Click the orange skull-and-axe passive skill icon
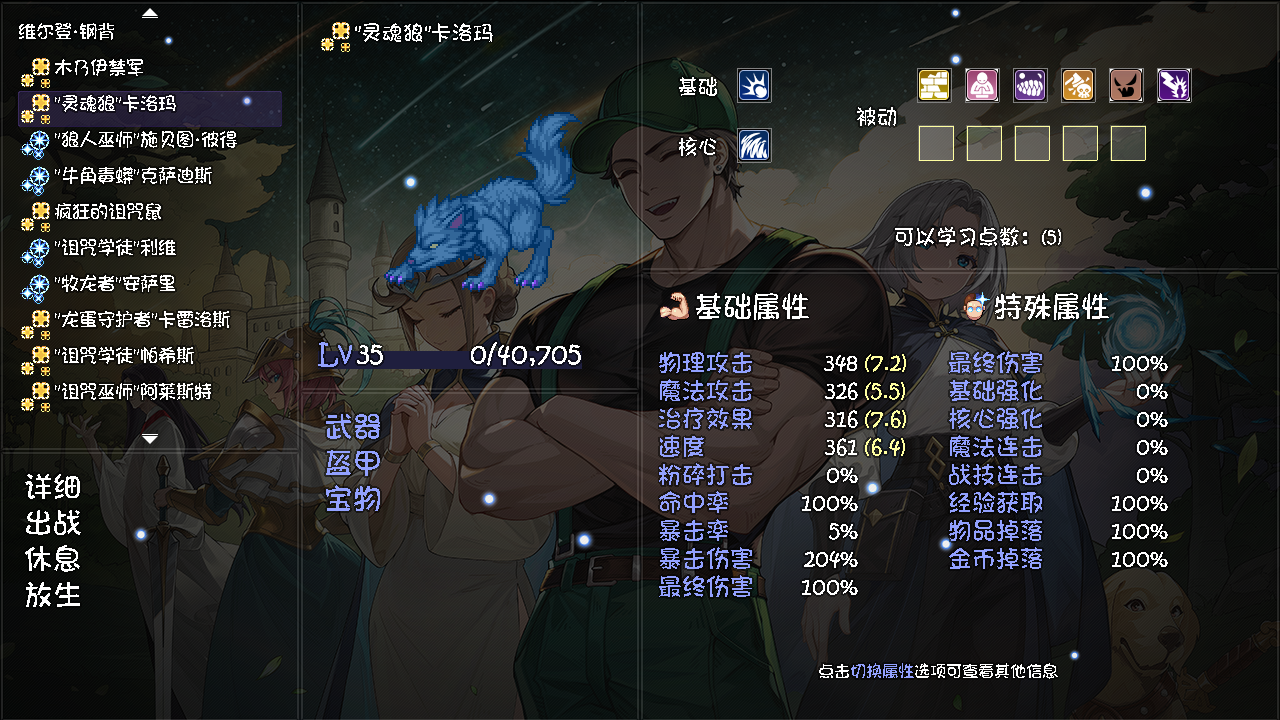 tap(1077, 86)
